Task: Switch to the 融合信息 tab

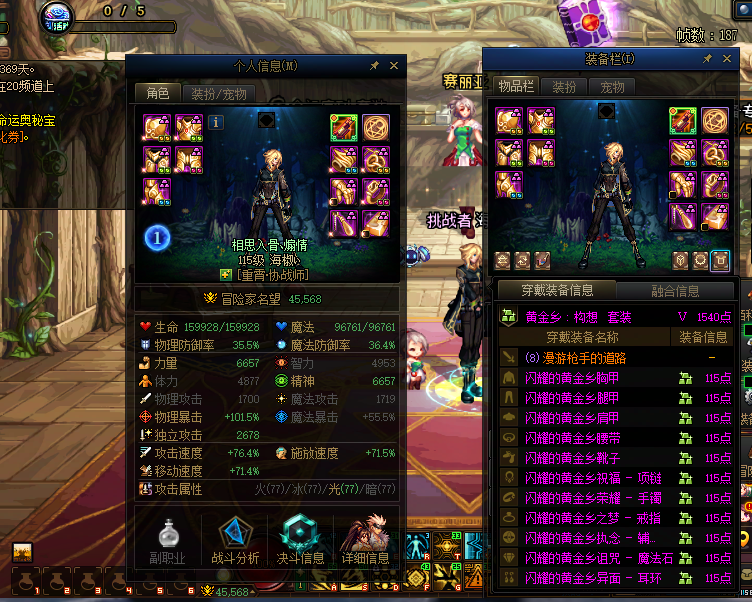Action: tap(675, 291)
